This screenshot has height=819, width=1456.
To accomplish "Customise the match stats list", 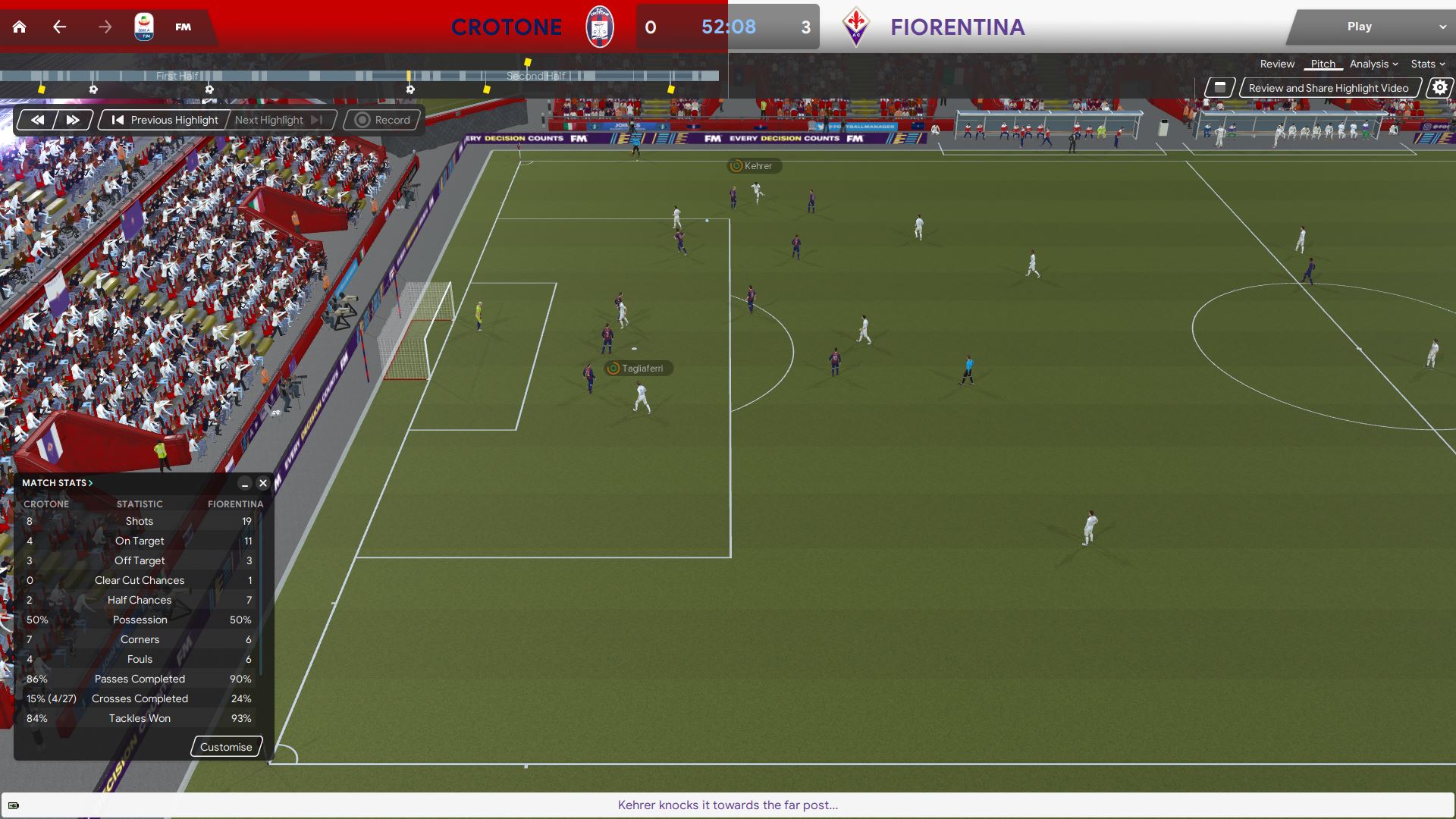I will (226, 747).
